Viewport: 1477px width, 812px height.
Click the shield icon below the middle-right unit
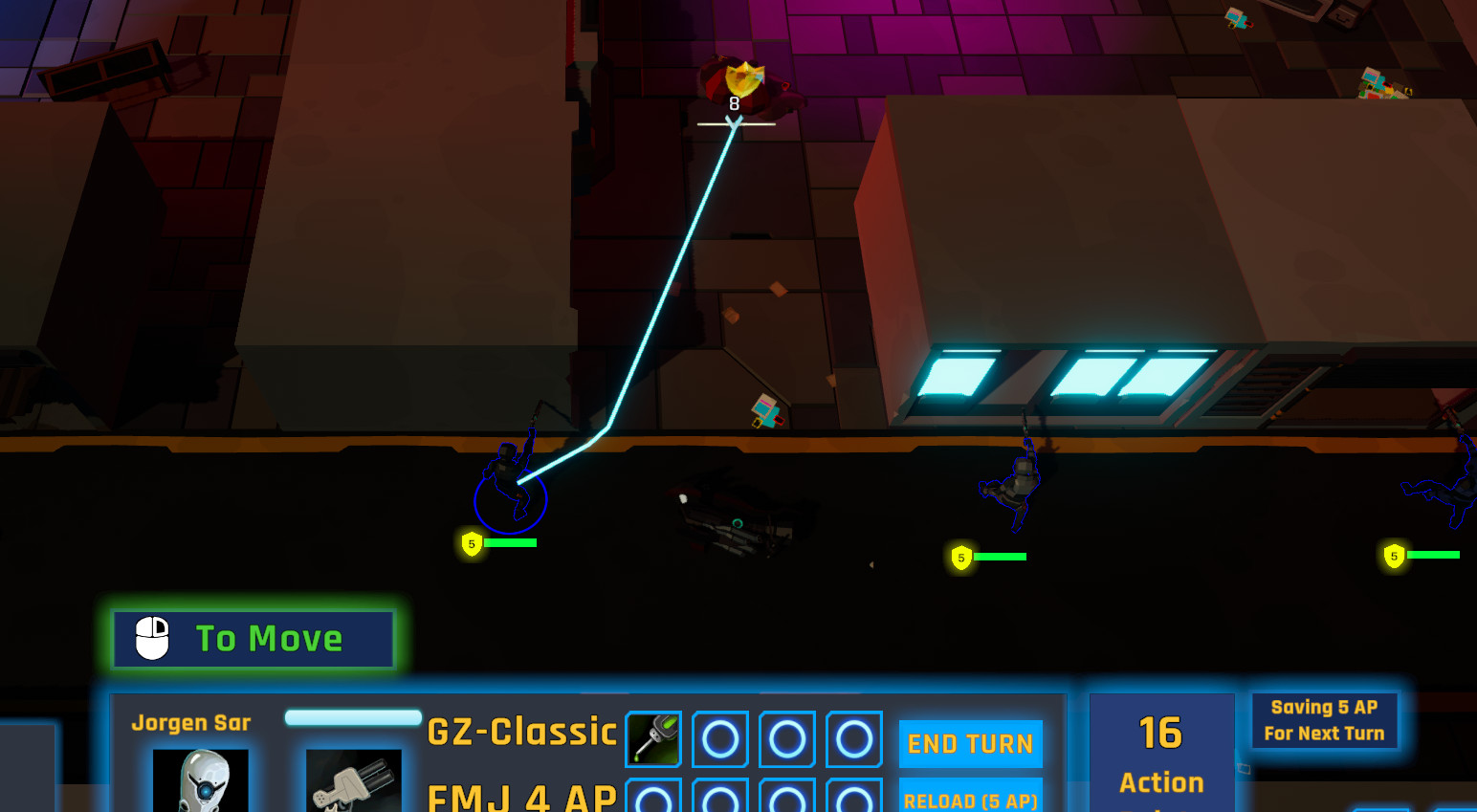click(x=961, y=557)
